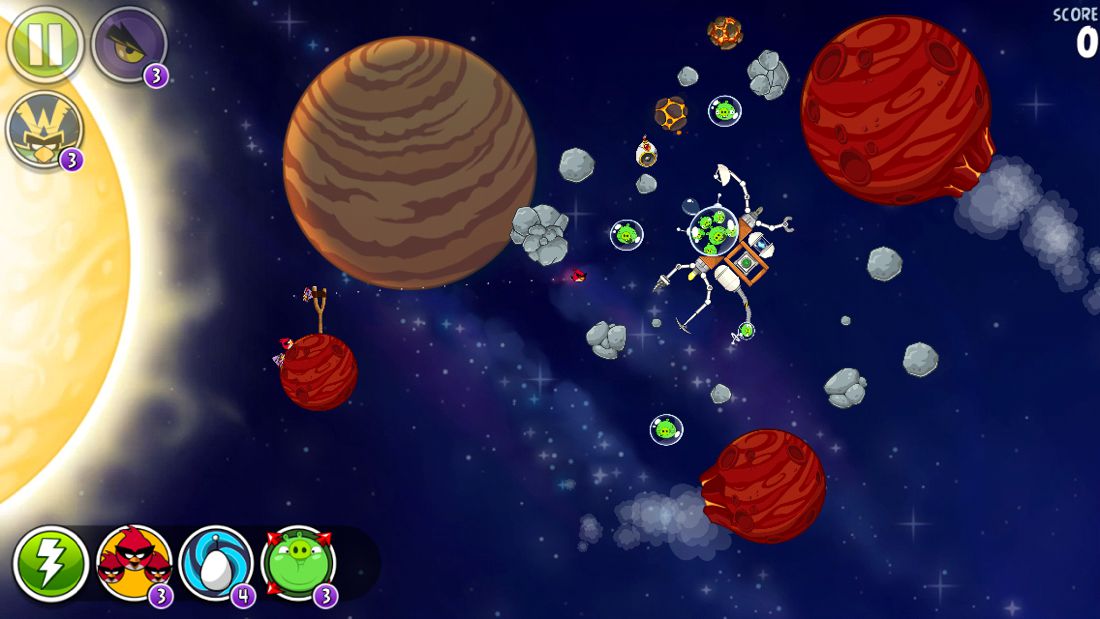Pause the game

click(x=45, y=44)
